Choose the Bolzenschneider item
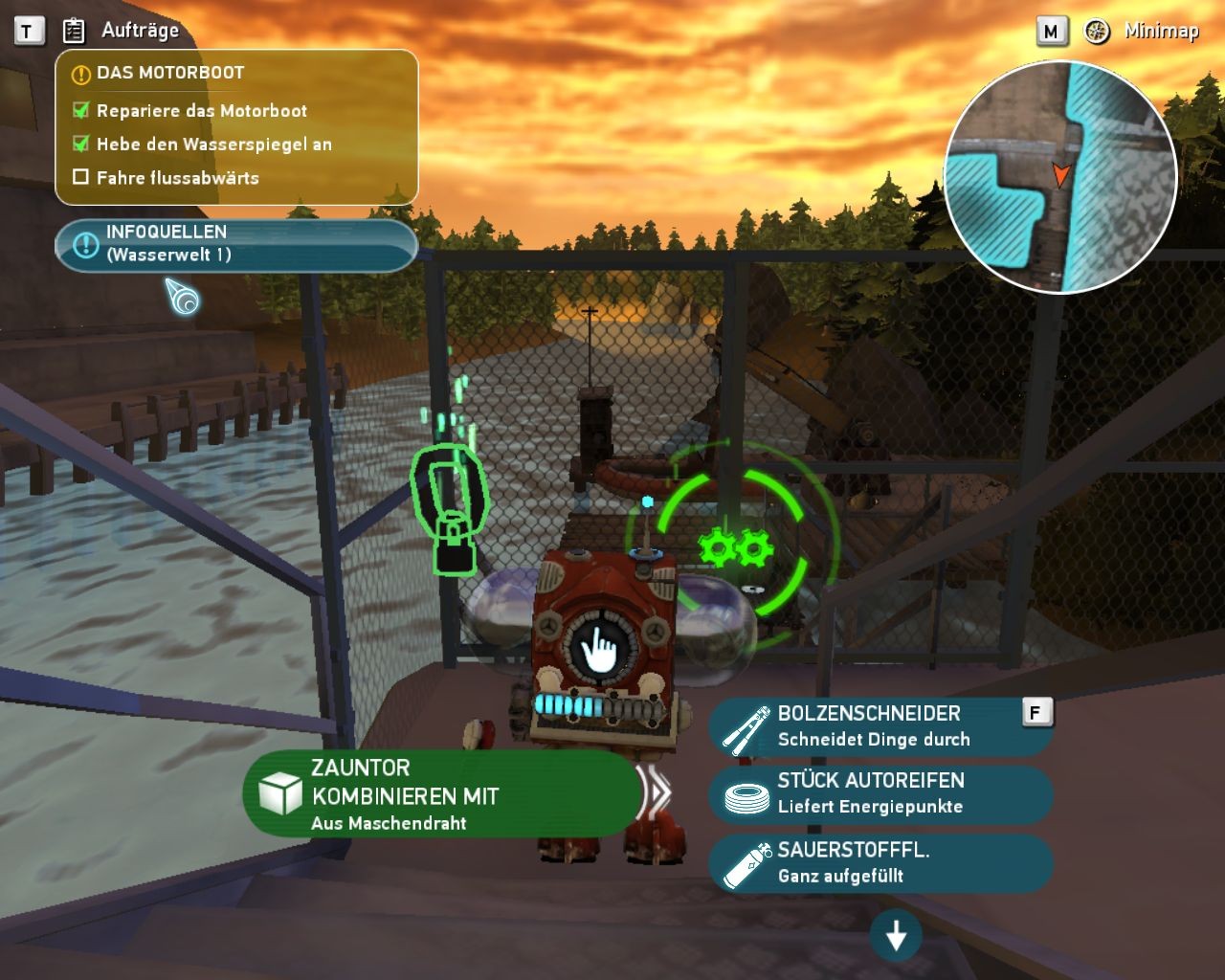Viewport: 1225px width, 980px height. pos(880,726)
